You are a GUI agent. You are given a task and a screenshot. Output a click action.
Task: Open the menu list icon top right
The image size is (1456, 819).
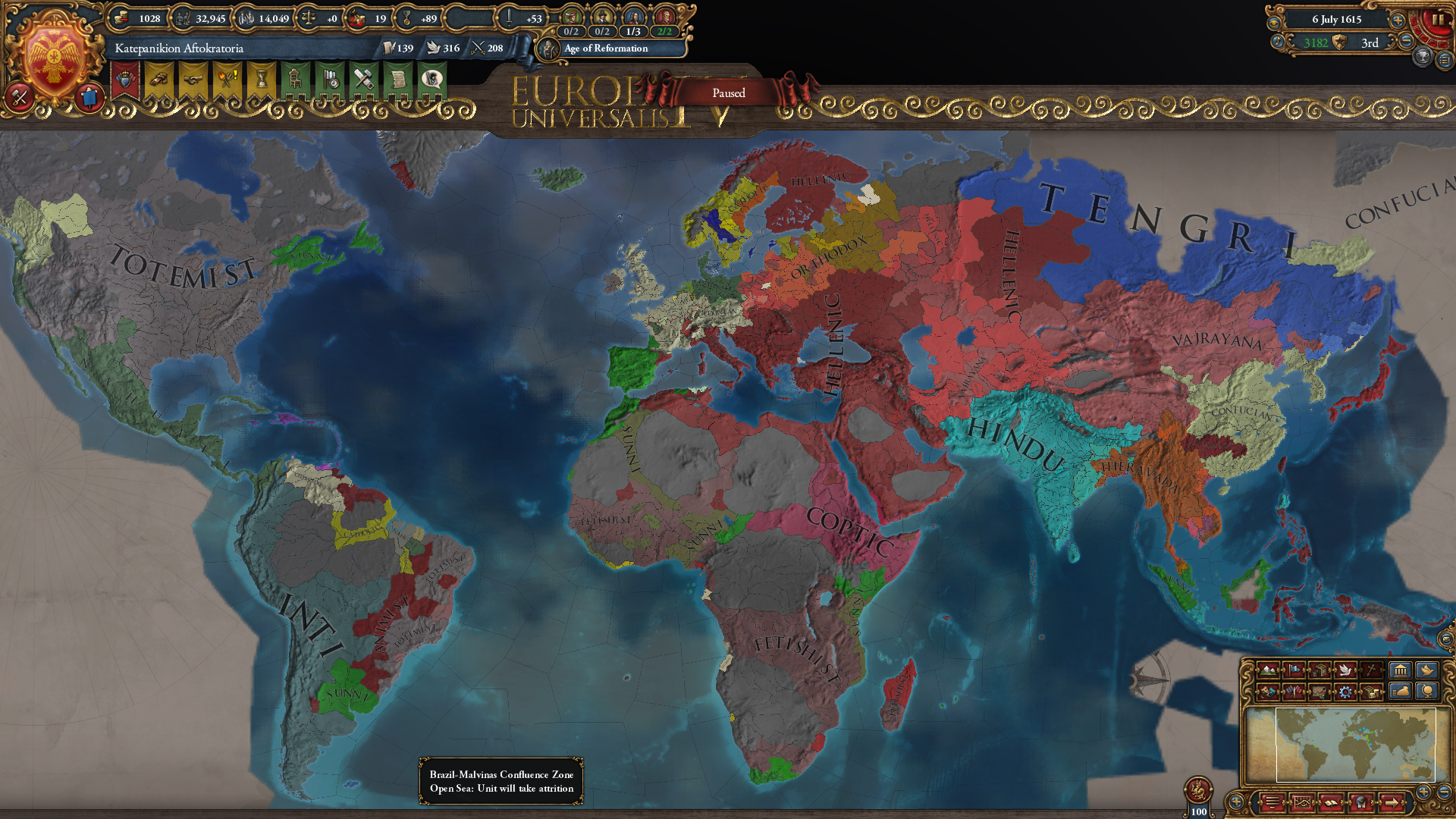pyautogui.click(x=1445, y=61)
